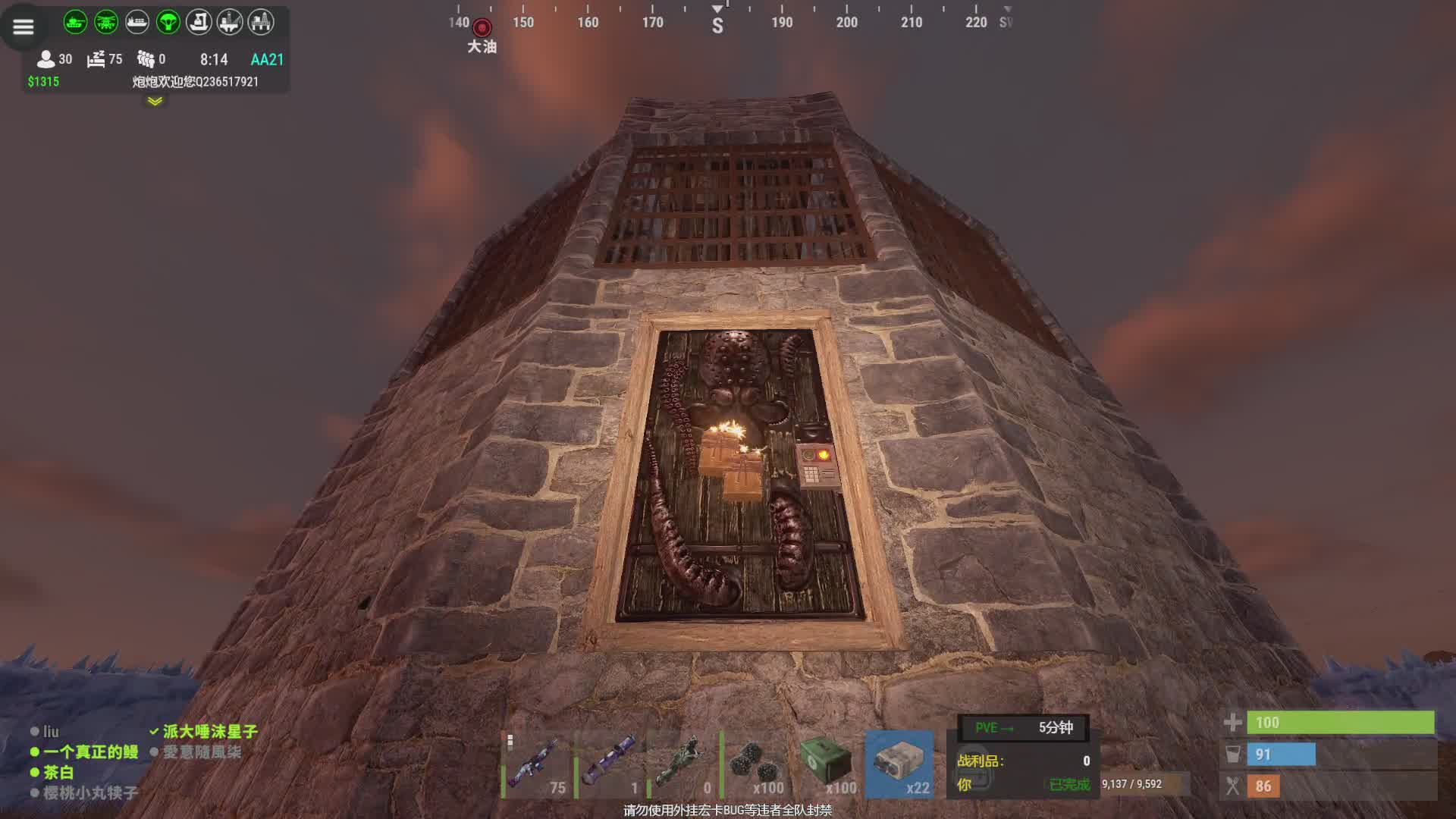Screen dimensions: 1456x819
Task: Click the PVE 5分钟 status panel
Action: click(1024, 728)
